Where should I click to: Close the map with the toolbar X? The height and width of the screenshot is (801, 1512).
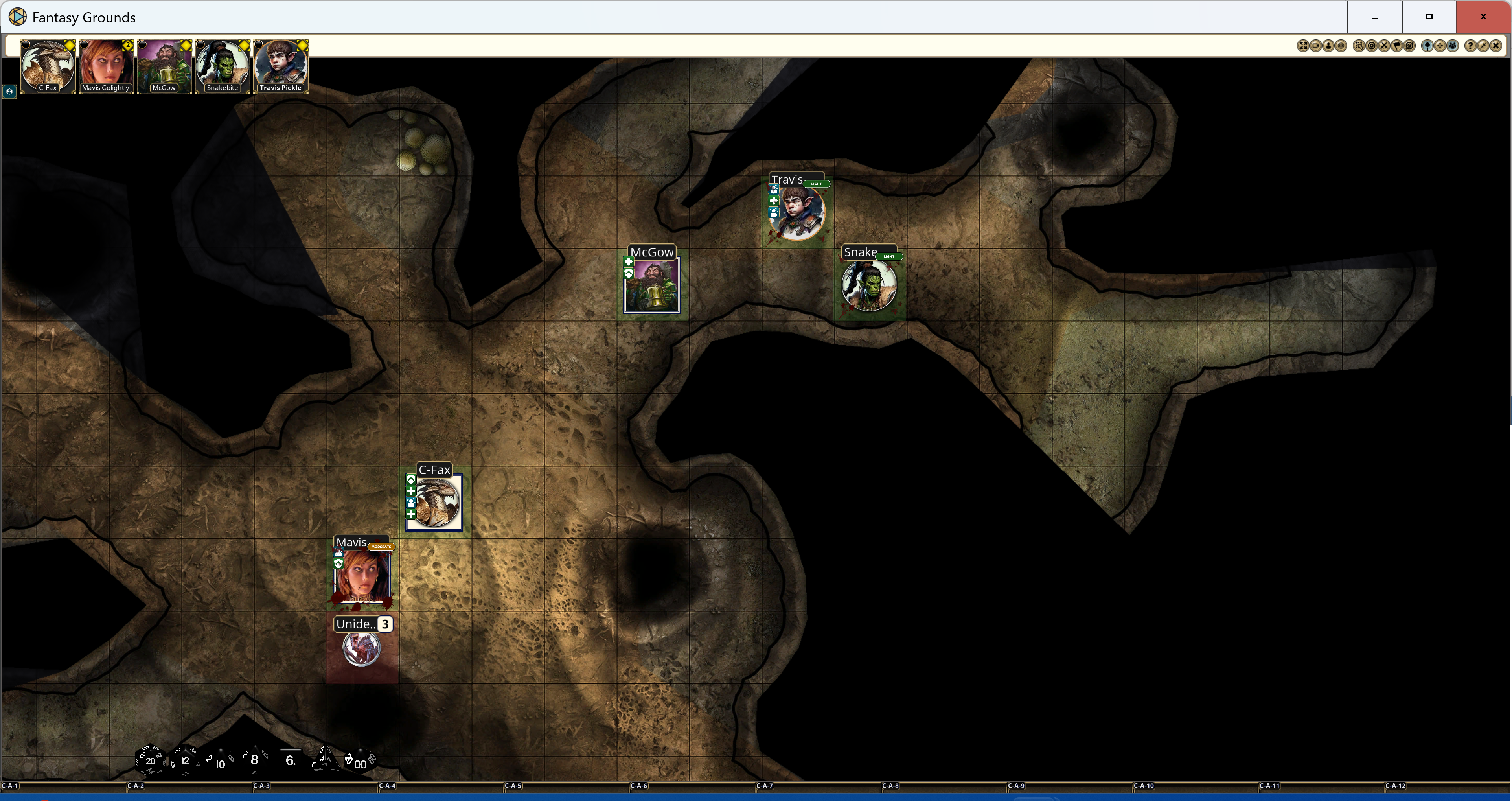pos(1495,46)
